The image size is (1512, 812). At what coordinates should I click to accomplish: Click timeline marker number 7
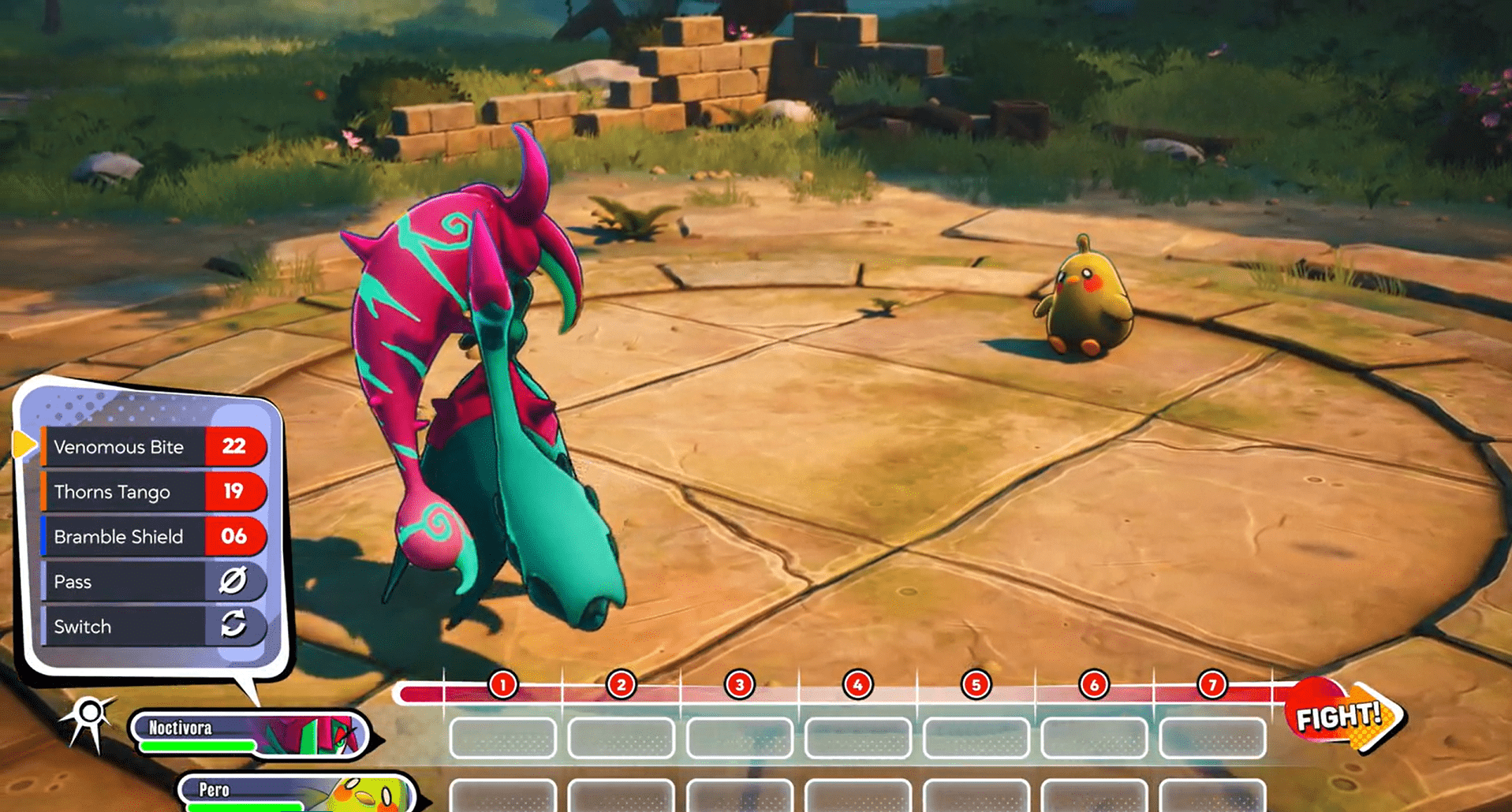tap(1211, 685)
